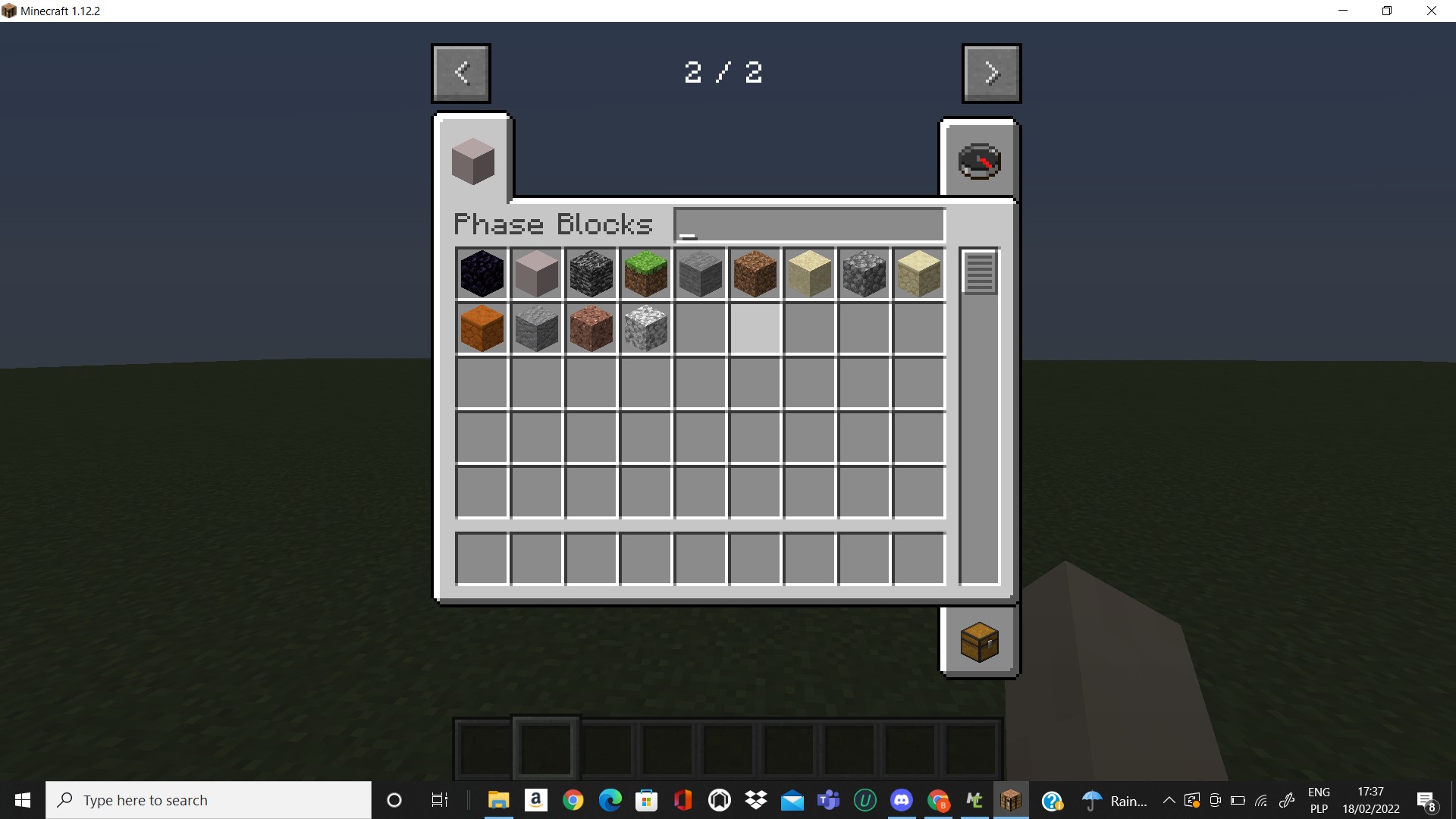
Task: Open the Rainmeter umbrella tray icon
Action: pos(1092,800)
